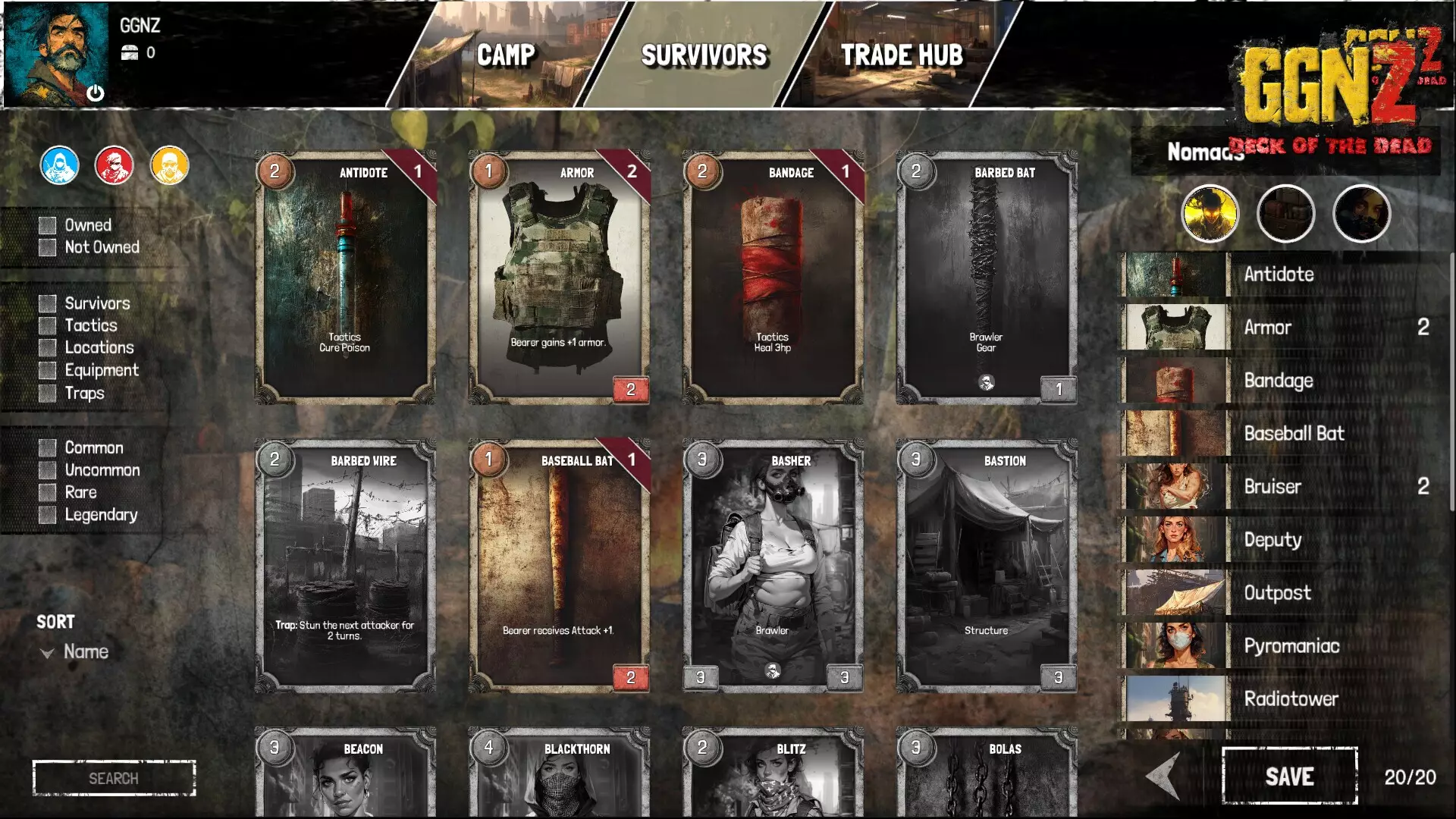Enable the Legendary rarity filter

[x=48, y=515]
